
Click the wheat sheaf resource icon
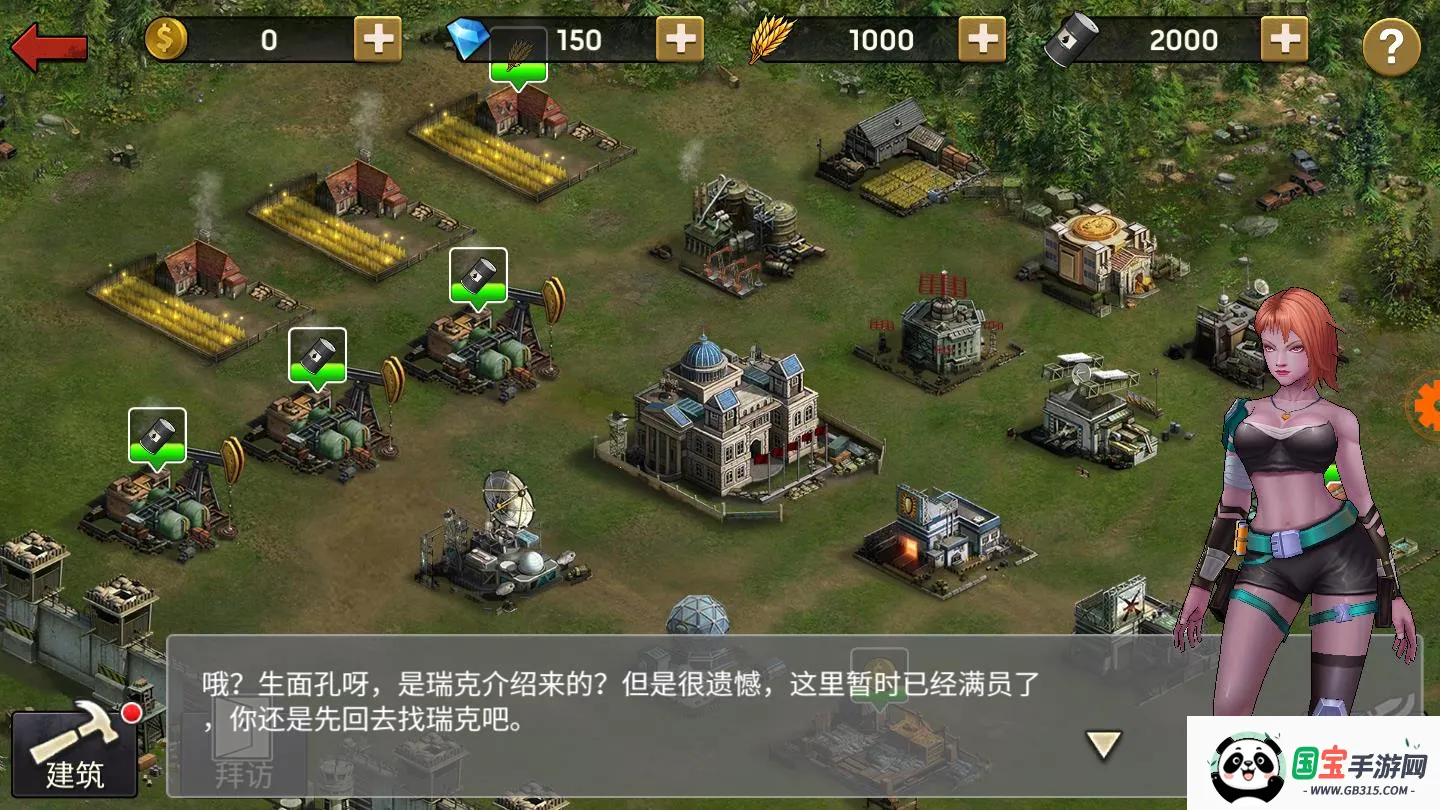click(x=770, y=38)
